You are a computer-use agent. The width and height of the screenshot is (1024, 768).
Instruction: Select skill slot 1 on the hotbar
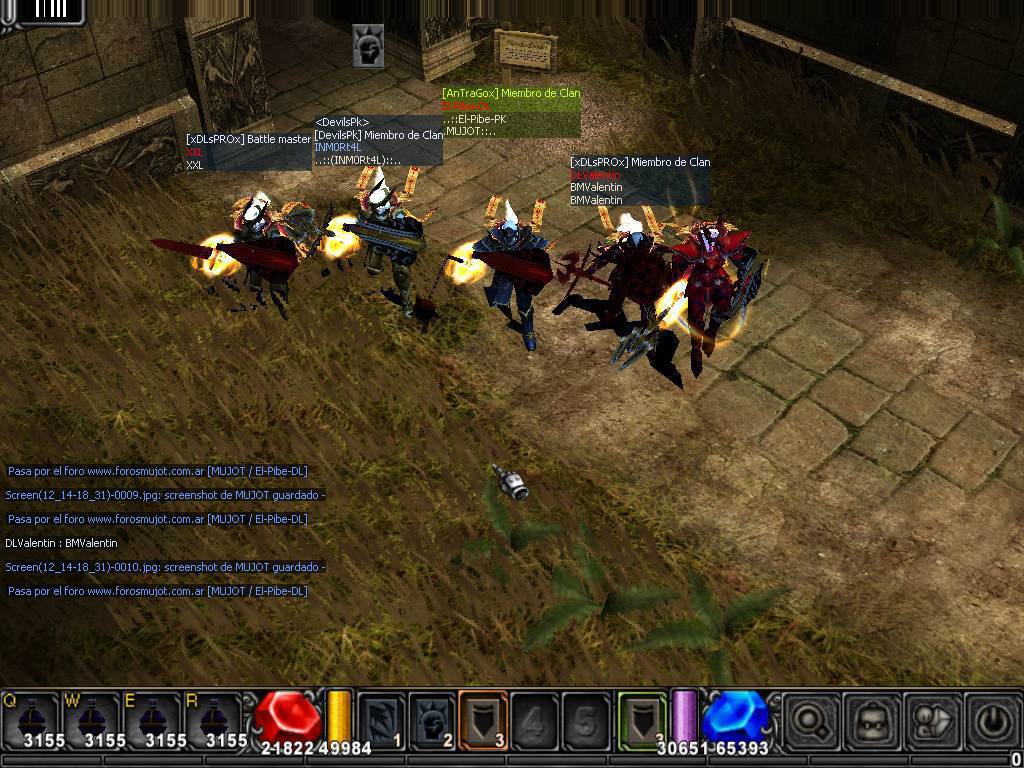[382, 720]
